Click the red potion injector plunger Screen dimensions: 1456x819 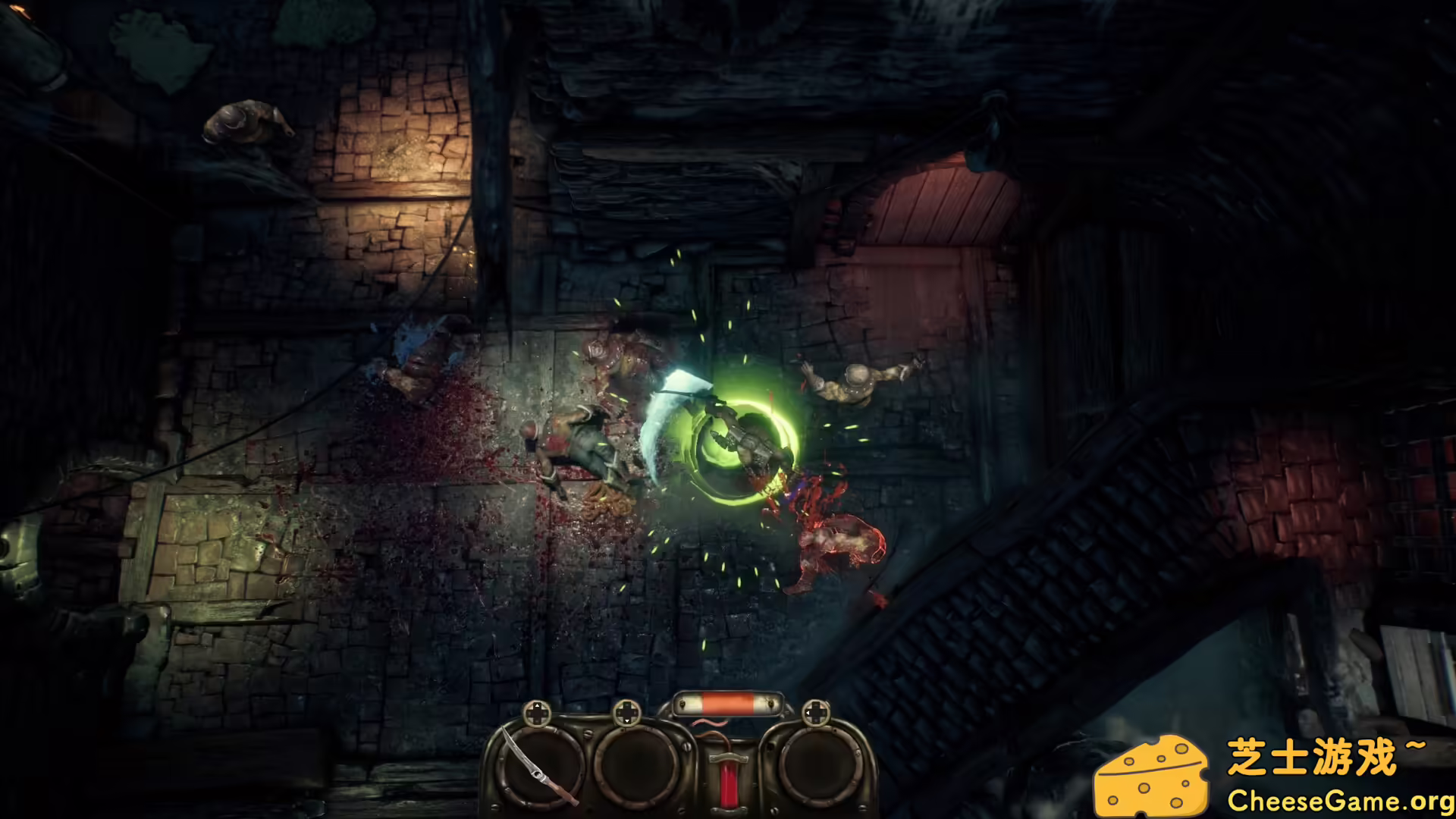point(729,775)
